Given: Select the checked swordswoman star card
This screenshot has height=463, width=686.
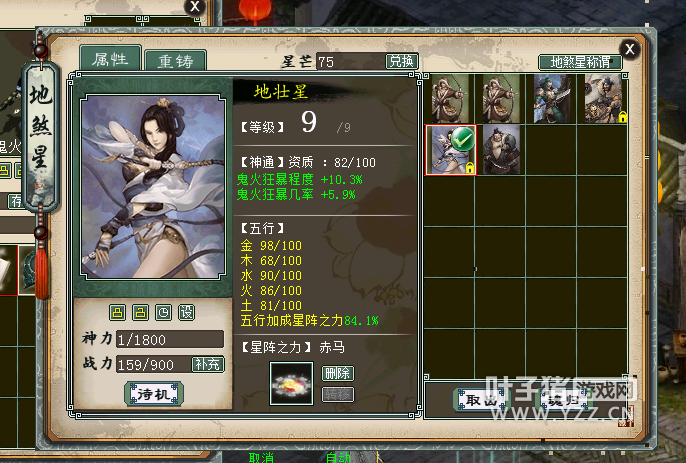Looking at the screenshot, I should click(x=451, y=150).
